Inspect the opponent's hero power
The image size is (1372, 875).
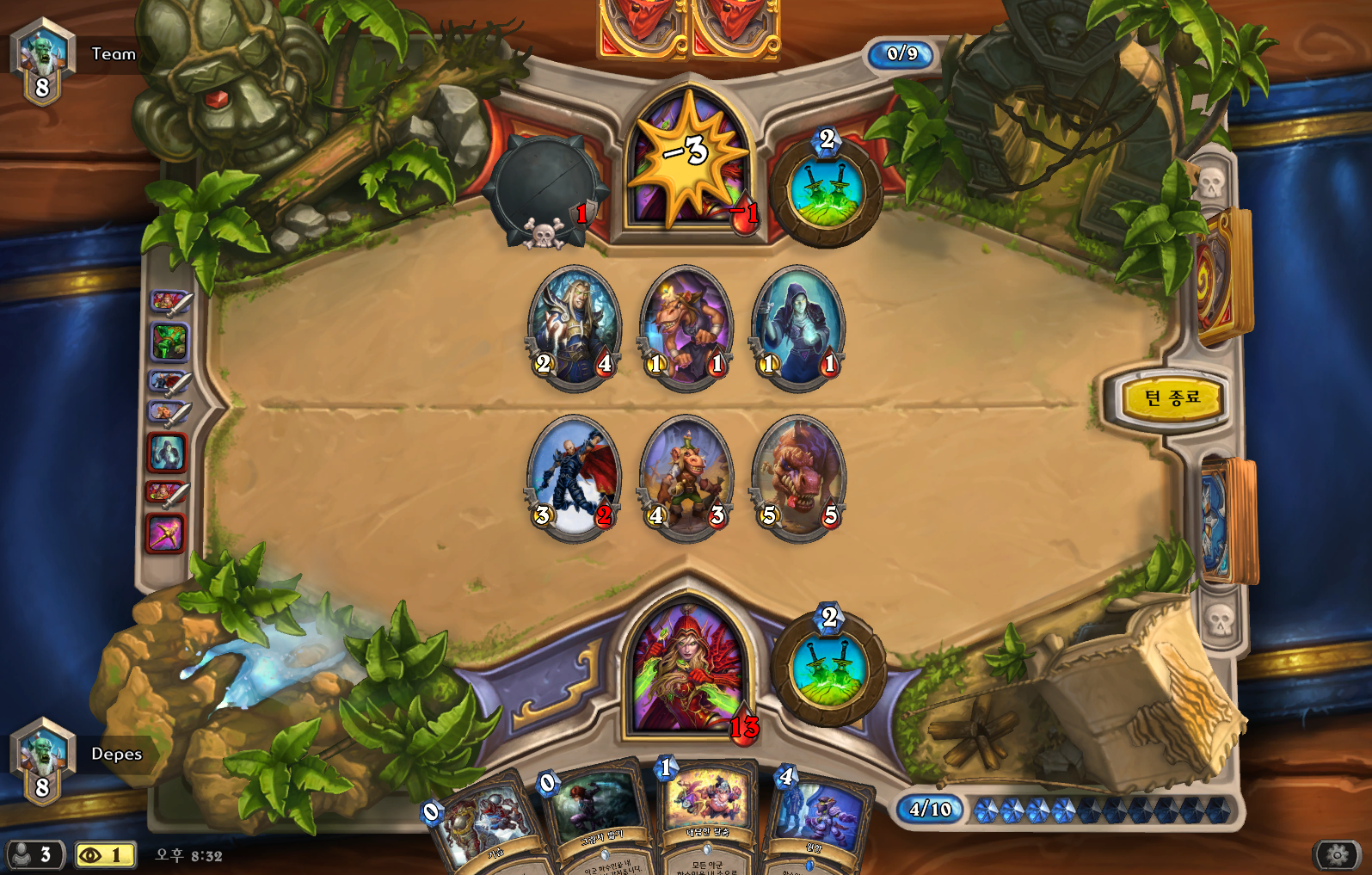coord(826,189)
